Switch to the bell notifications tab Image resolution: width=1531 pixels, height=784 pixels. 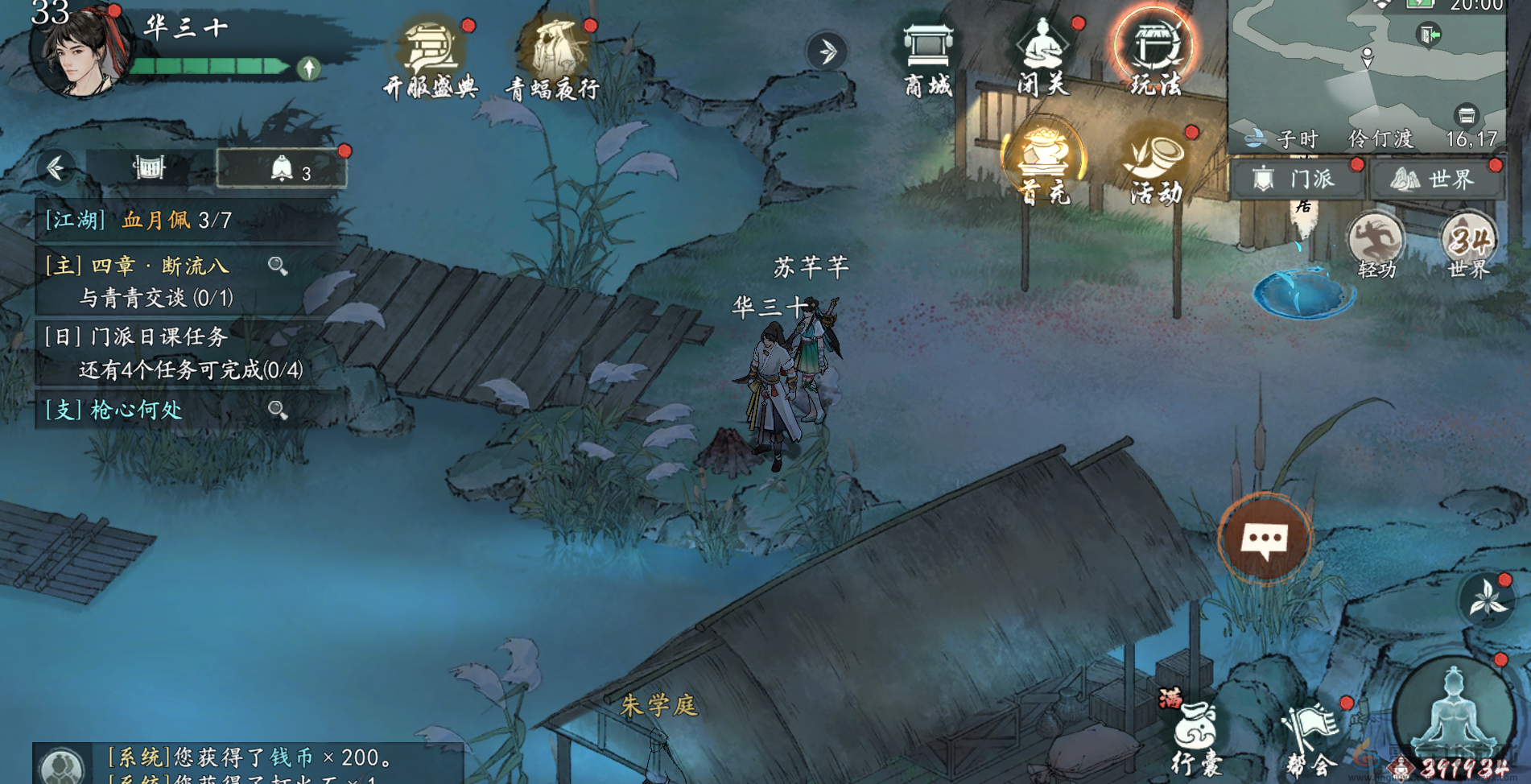282,169
